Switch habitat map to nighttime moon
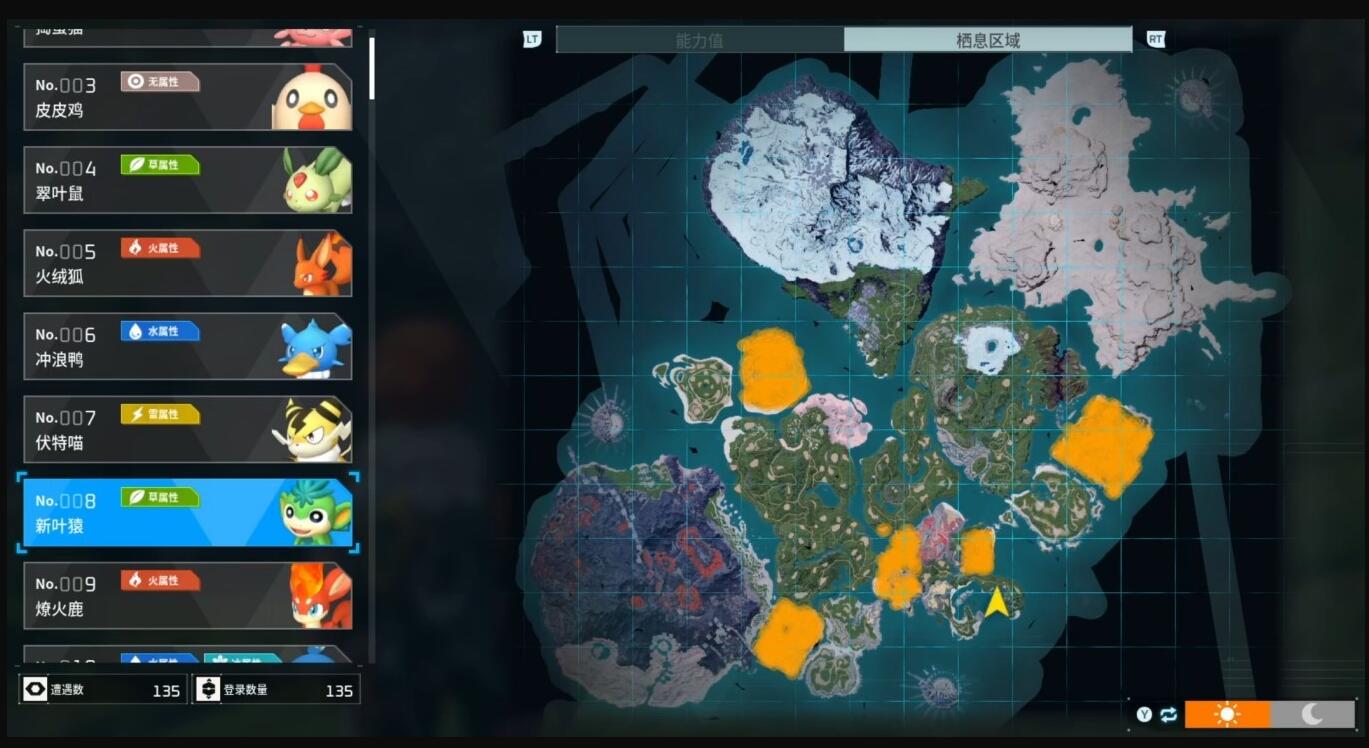The width and height of the screenshot is (1369, 748). [x=1312, y=714]
